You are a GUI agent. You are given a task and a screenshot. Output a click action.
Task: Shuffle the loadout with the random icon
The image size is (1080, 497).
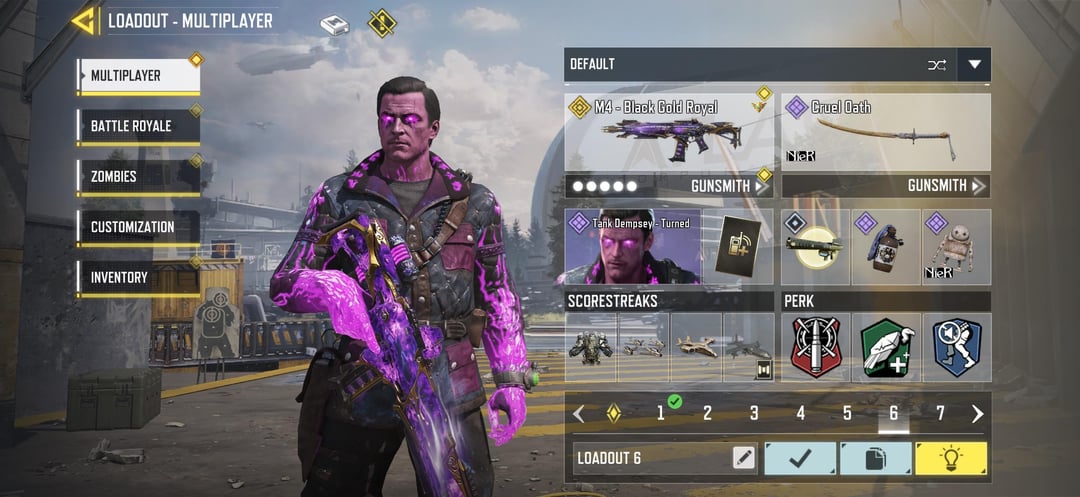tap(936, 65)
